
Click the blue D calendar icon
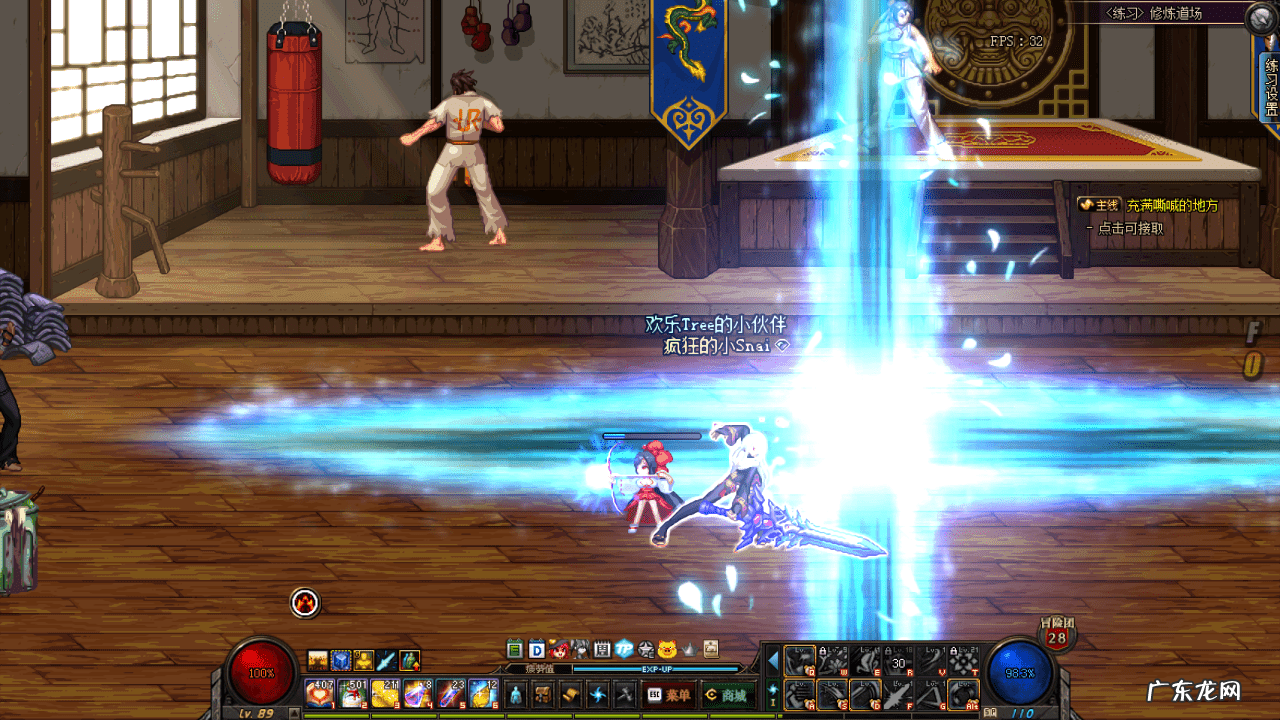click(536, 648)
